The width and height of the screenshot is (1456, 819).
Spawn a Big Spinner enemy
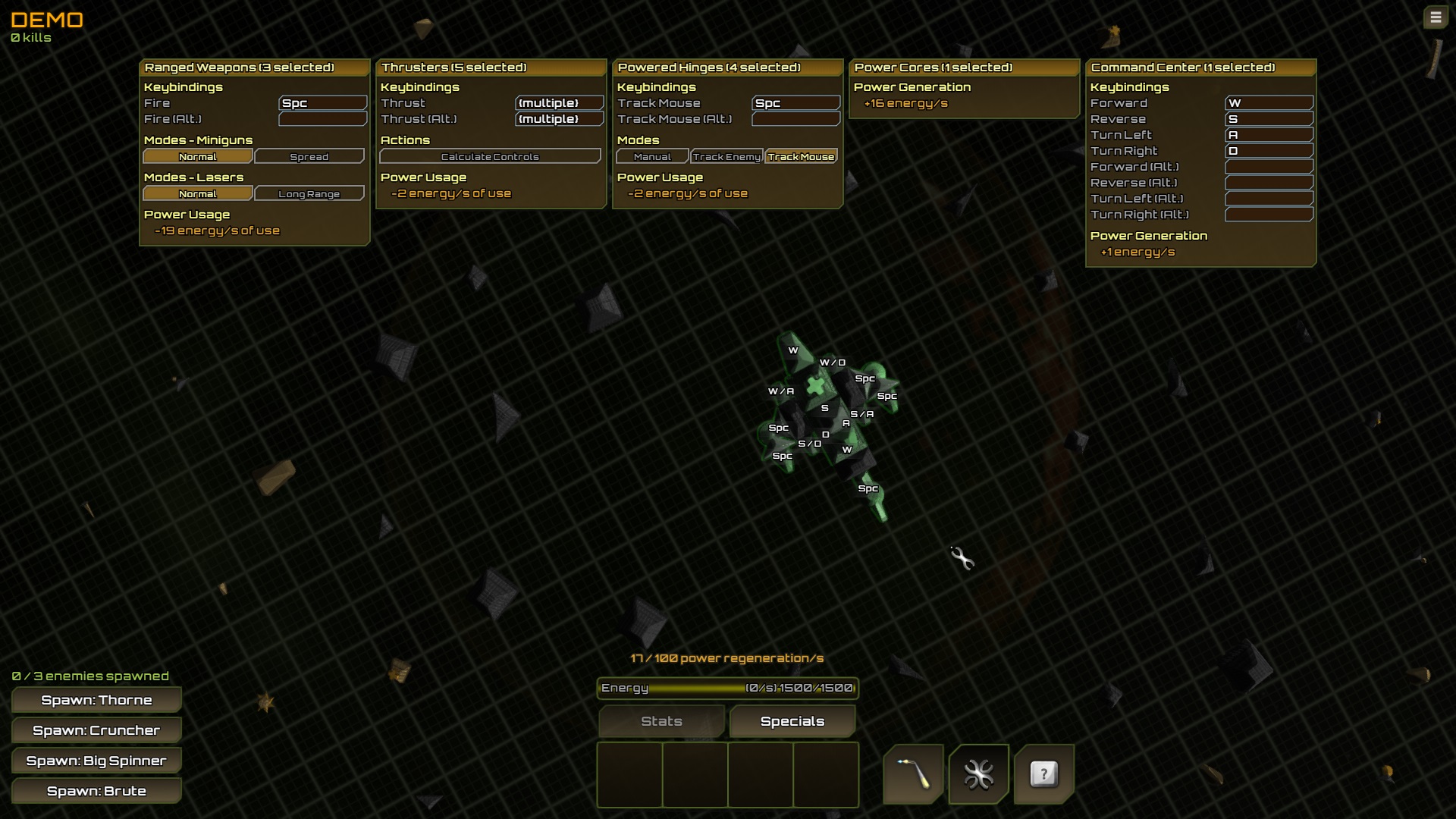coord(96,760)
